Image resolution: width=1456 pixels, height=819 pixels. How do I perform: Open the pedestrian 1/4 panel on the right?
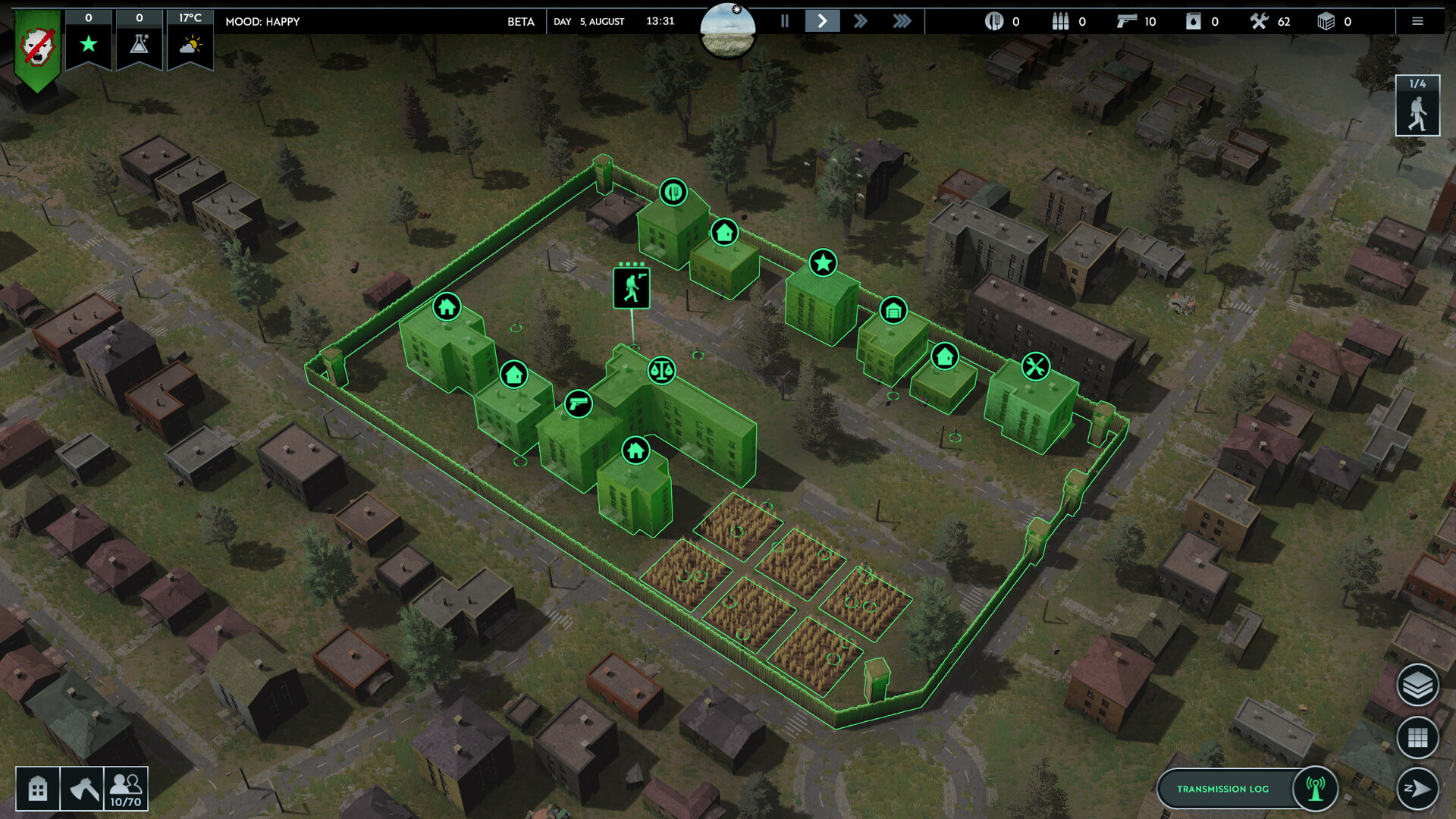pos(1417,105)
